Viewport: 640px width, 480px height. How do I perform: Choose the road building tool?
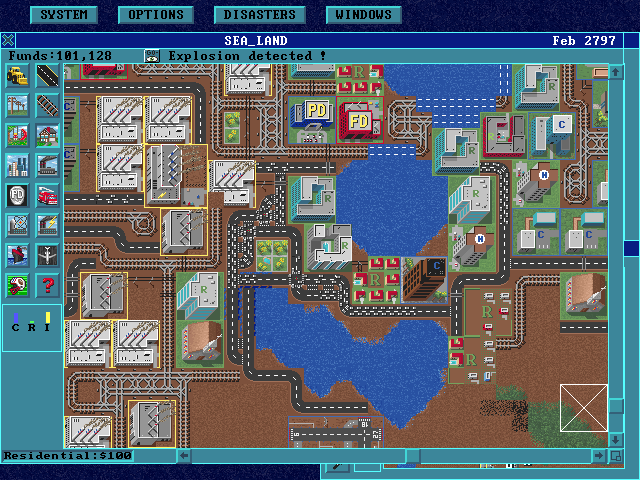click(x=47, y=76)
